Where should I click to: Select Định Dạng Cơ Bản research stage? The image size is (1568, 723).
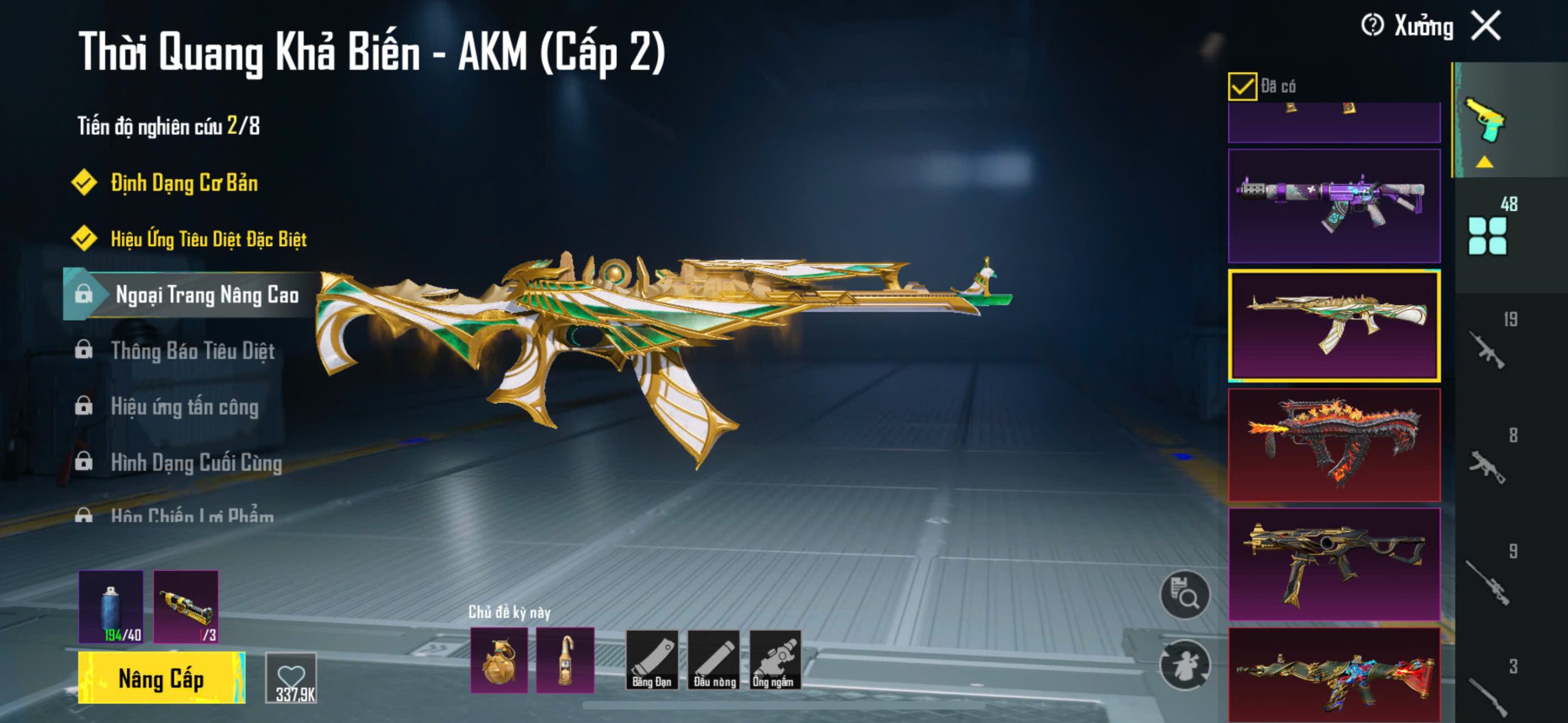tap(184, 183)
